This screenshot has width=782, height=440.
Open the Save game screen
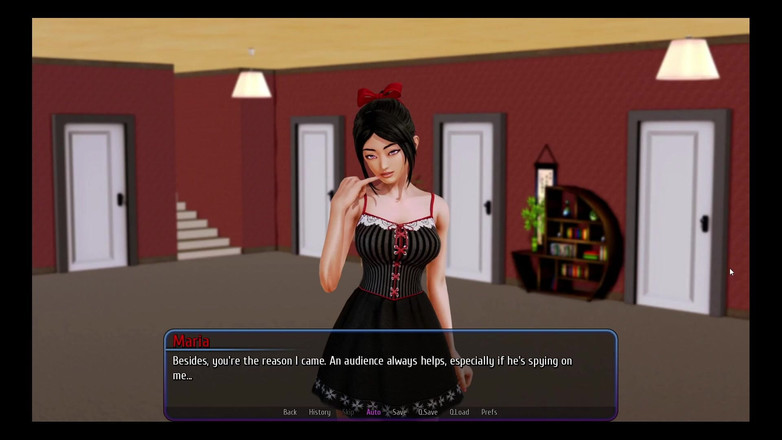coord(399,412)
